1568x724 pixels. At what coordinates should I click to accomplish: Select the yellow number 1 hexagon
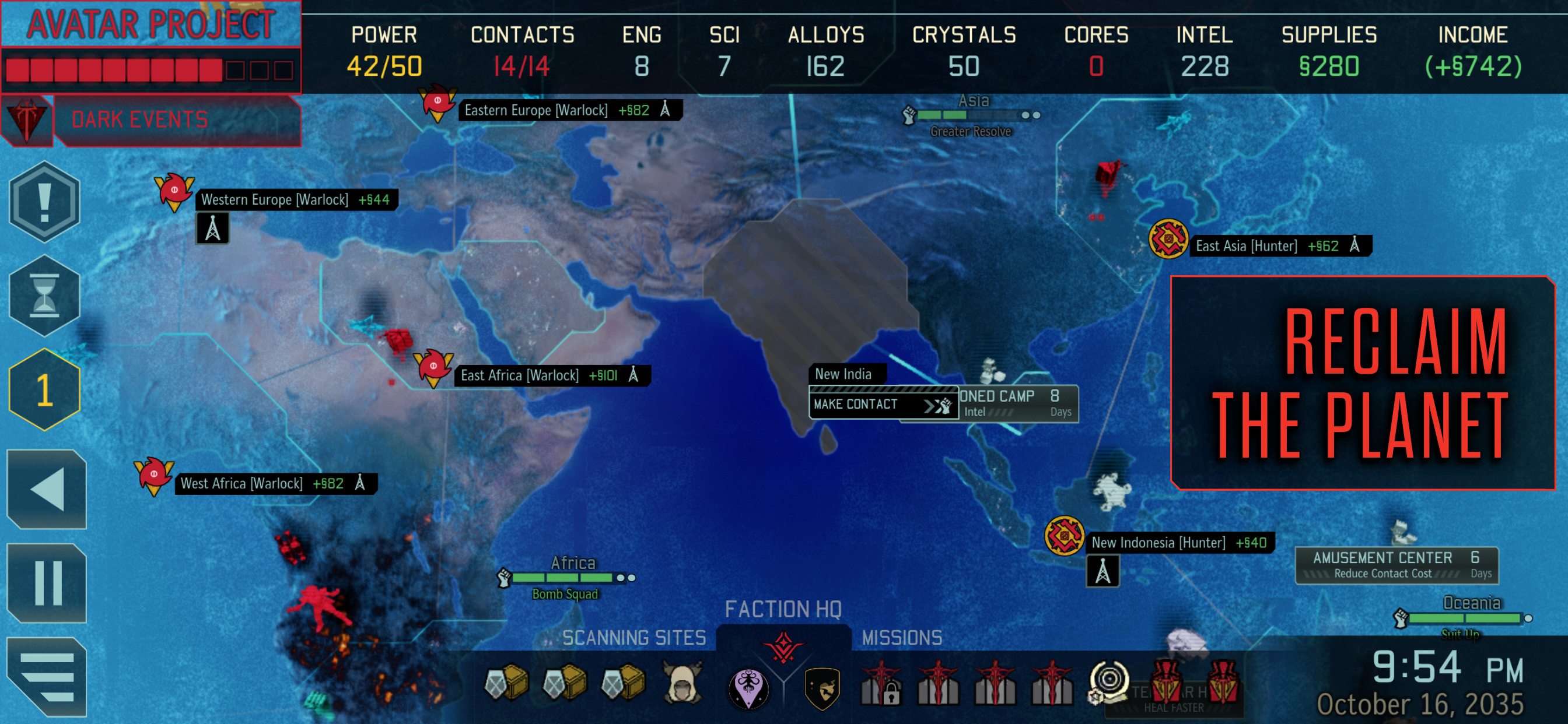coord(44,389)
